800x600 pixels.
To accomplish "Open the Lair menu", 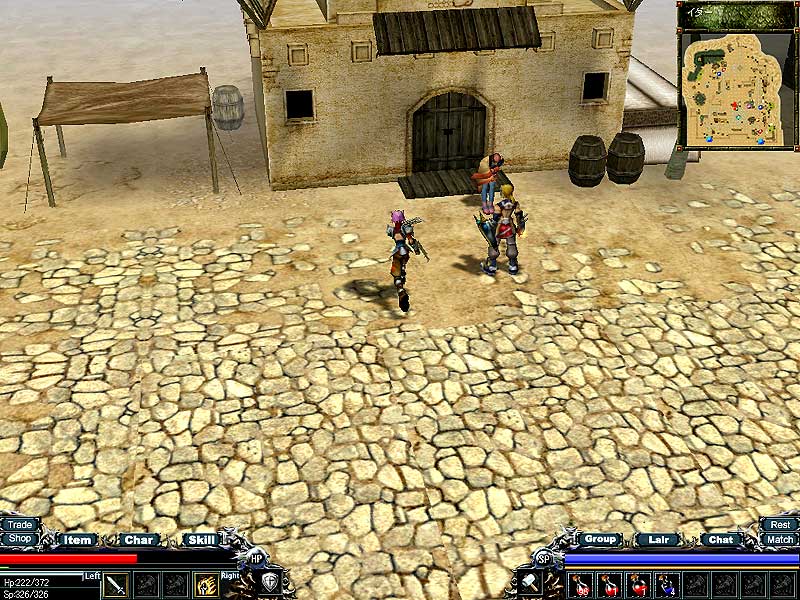I will click(x=658, y=540).
